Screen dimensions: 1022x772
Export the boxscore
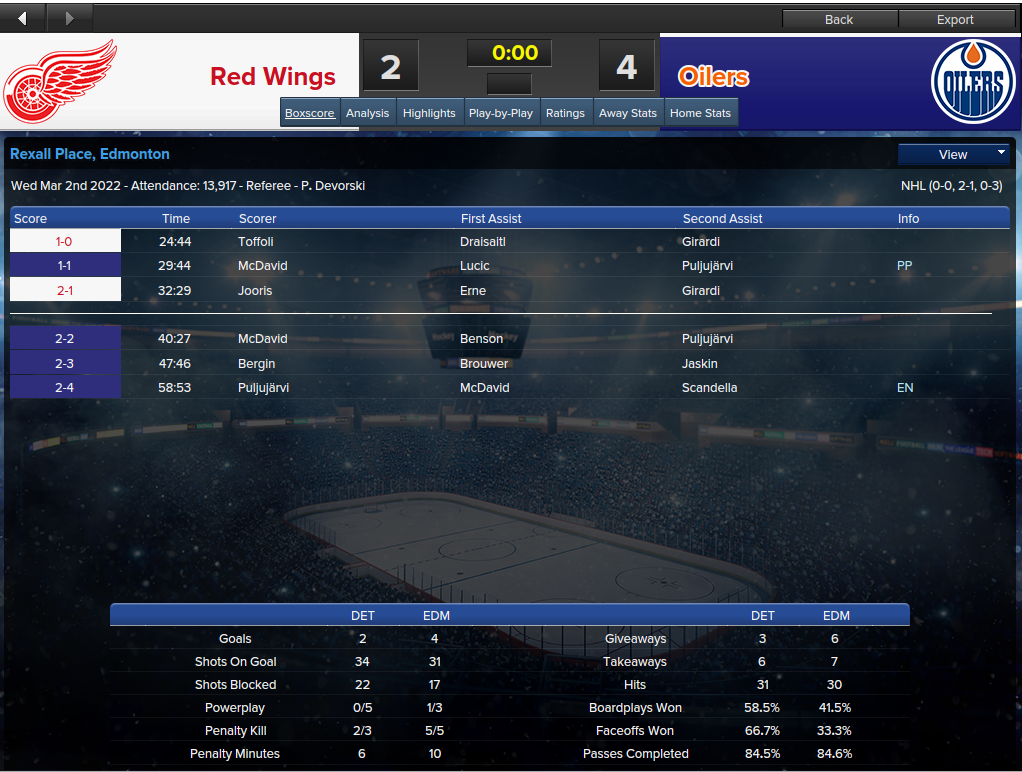955,19
